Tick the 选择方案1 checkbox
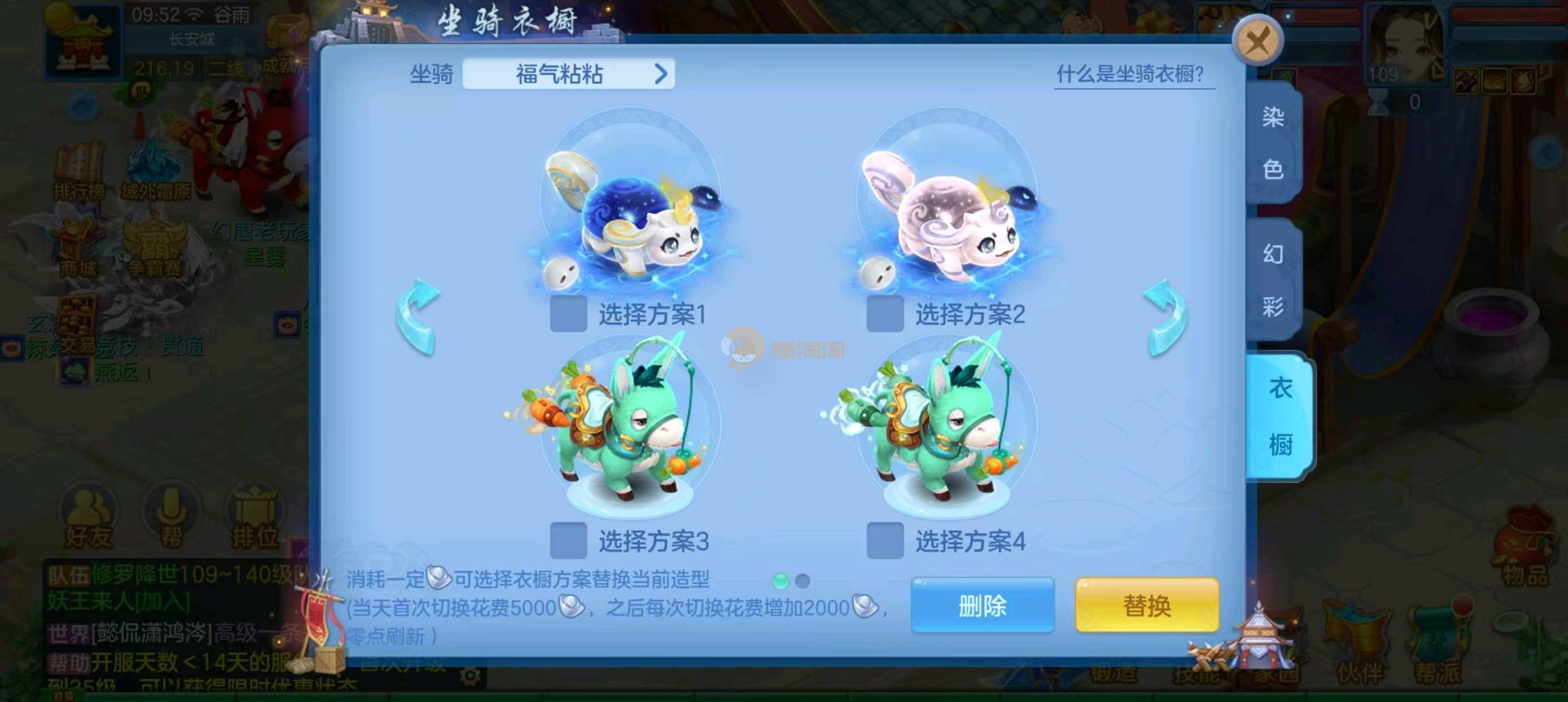The image size is (1568, 702). (568, 314)
